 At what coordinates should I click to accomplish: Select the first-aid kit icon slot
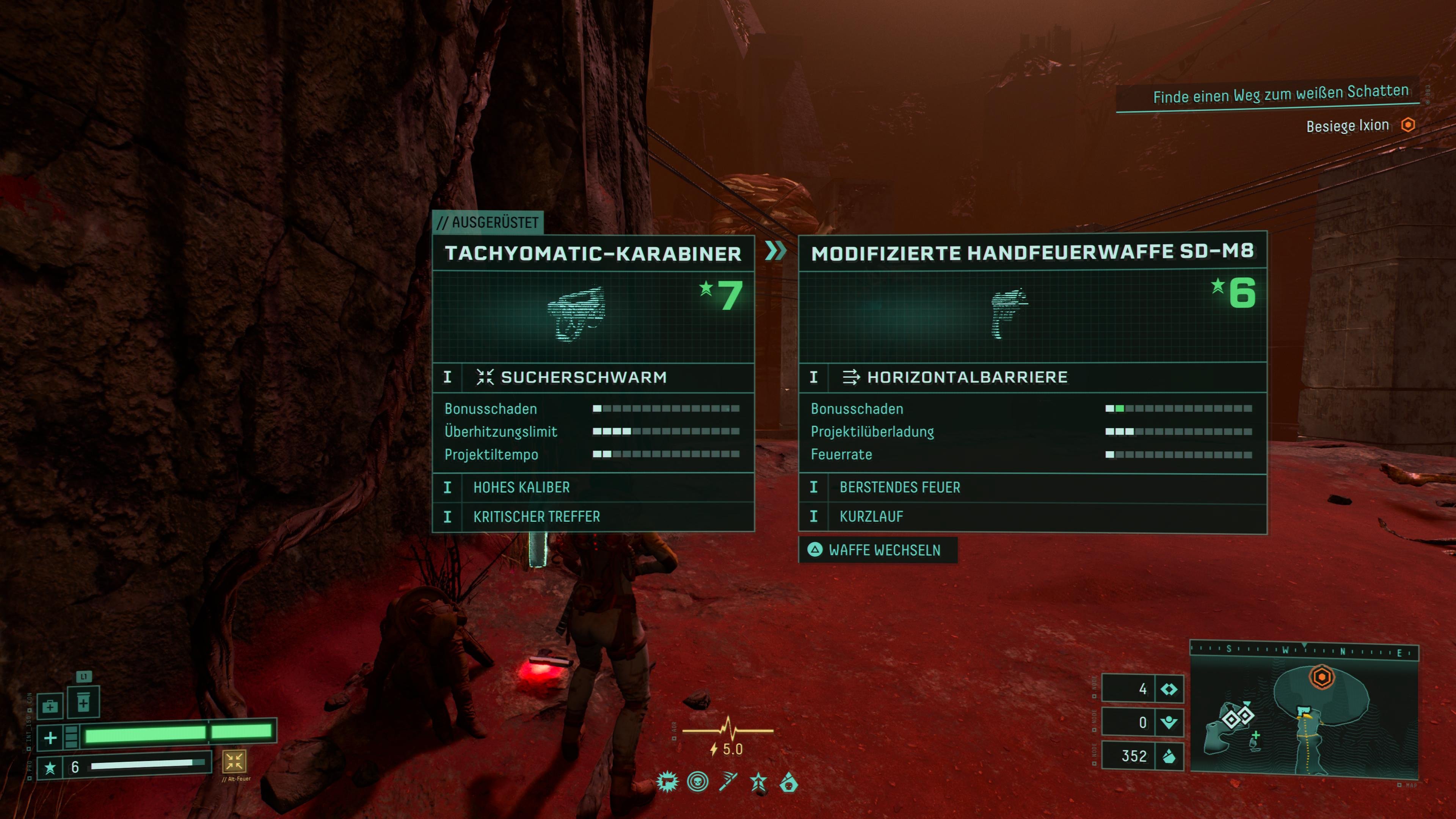click(50, 706)
